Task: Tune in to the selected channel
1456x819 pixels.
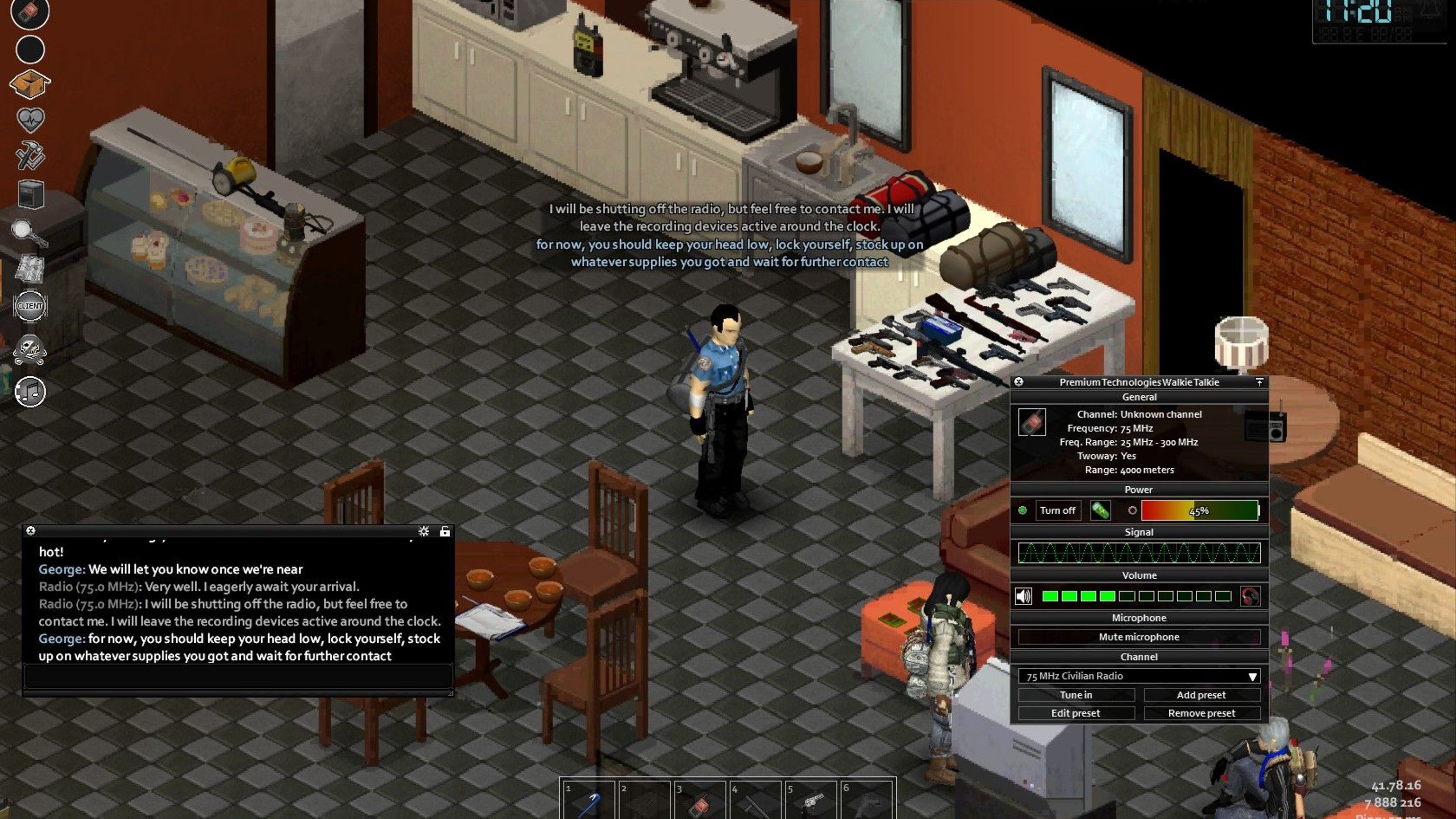Action: click(x=1075, y=695)
